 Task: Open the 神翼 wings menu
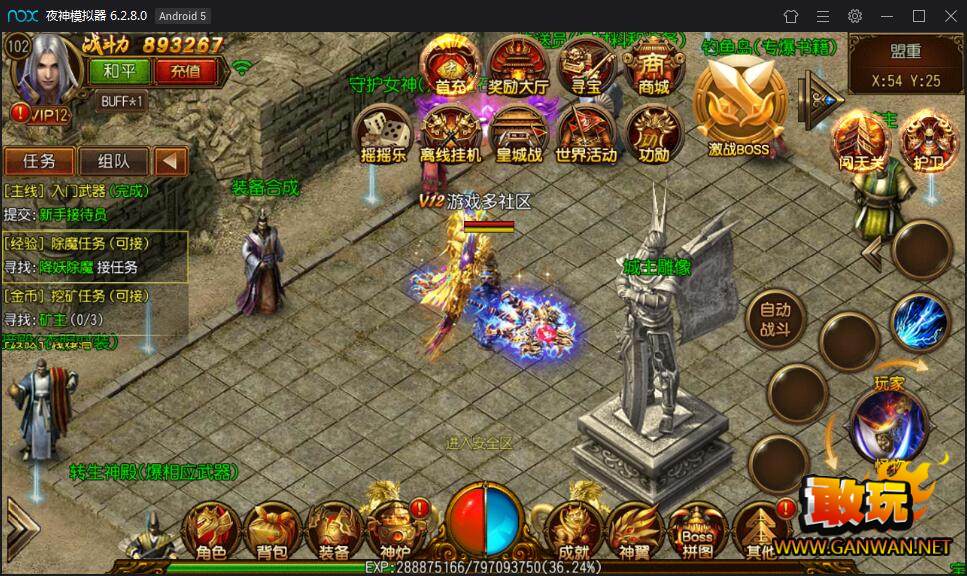tap(633, 530)
